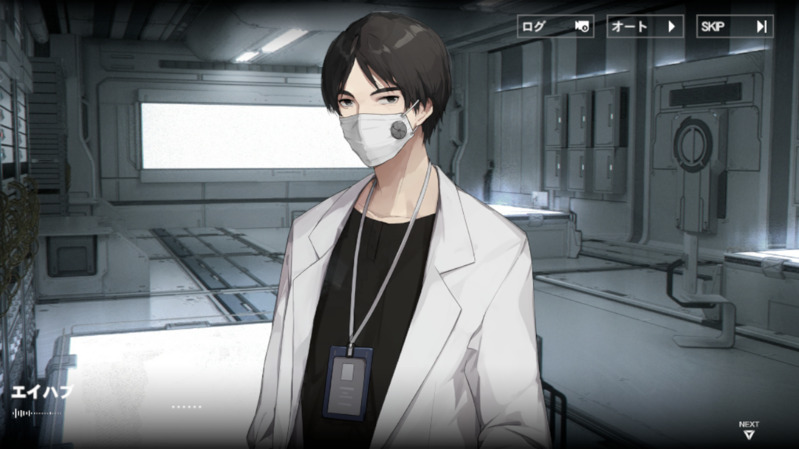Advance dialogue with the NEXT arrow
The image size is (799, 449).
tap(749, 431)
